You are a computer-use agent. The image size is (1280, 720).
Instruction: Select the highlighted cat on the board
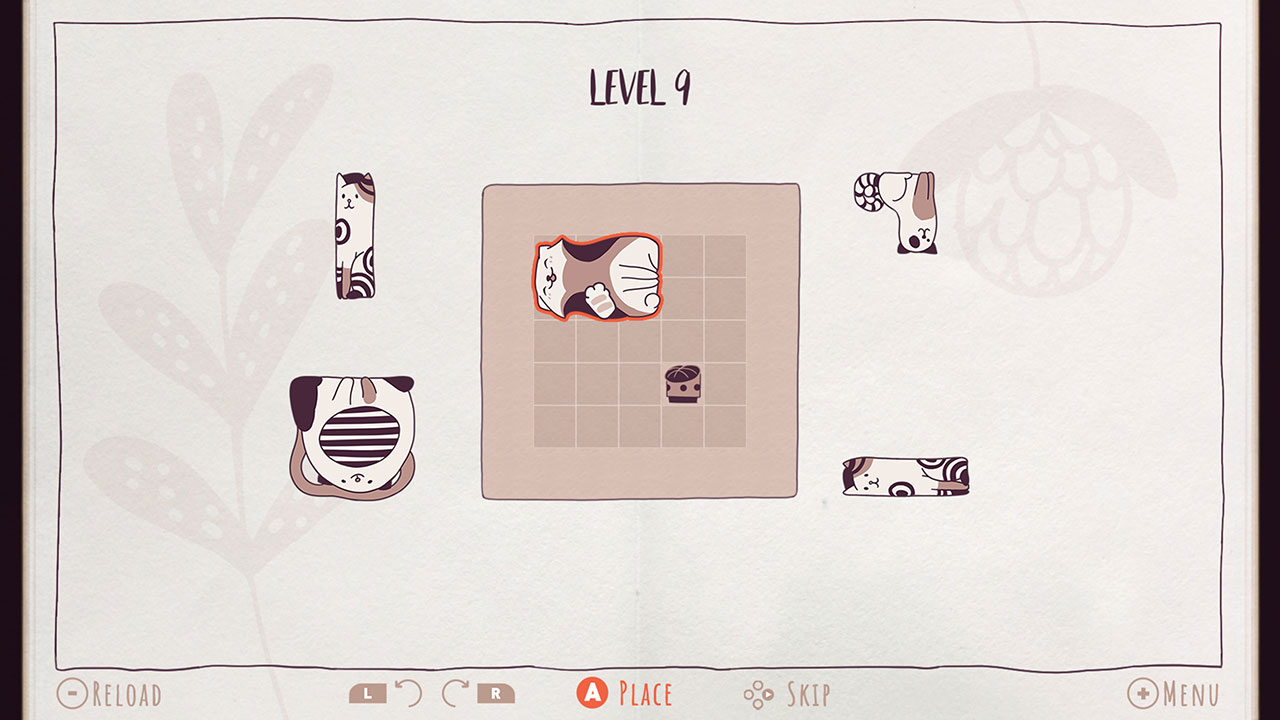[600, 277]
